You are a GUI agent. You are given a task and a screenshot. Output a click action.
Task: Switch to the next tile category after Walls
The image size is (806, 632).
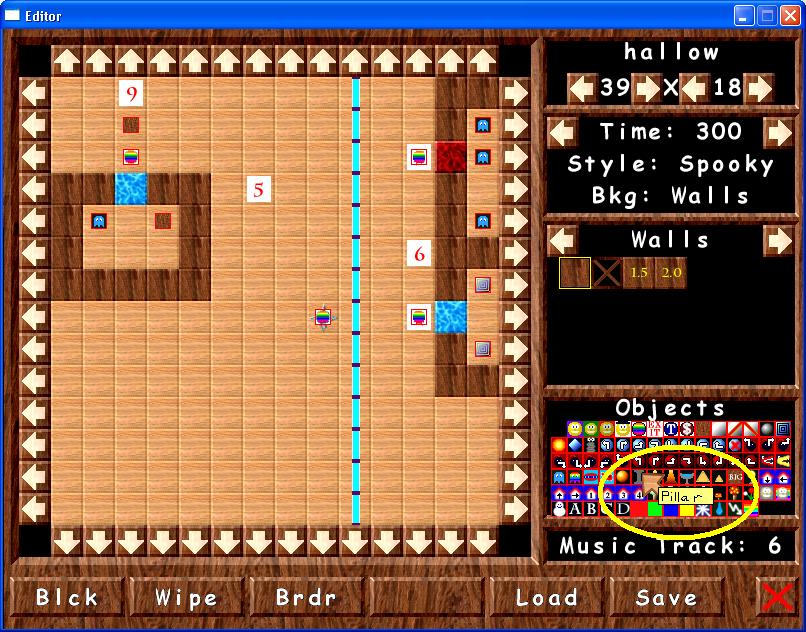pyautogui.click(x=778, y=240)
